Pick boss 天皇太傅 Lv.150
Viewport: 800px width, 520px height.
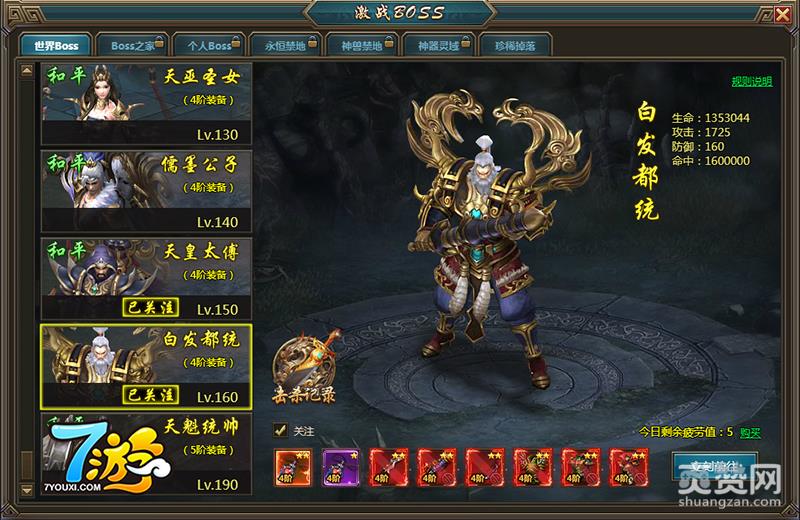tap(146, 278)
